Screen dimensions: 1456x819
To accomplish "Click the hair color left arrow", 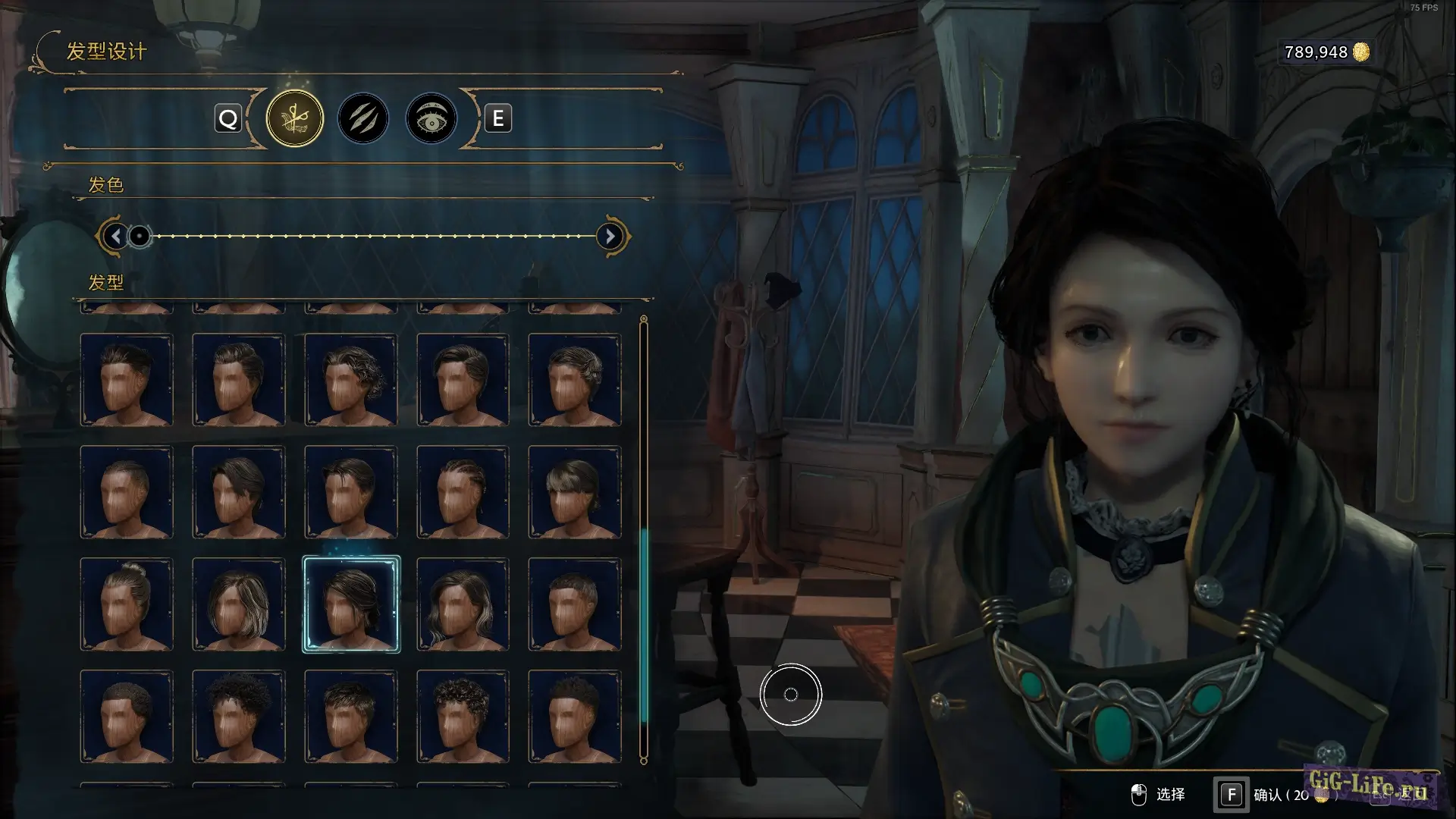I will [x=115, y=237].
